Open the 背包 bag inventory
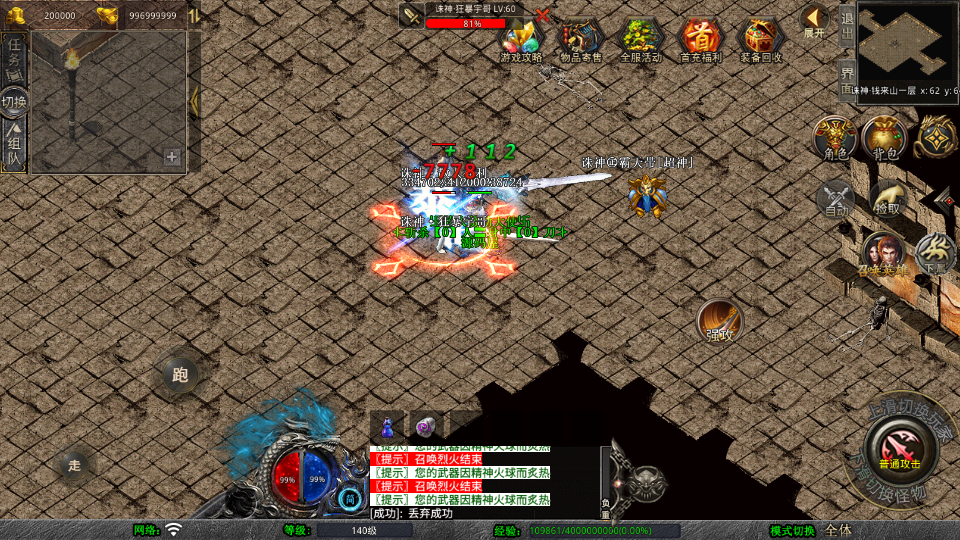The image size is (960, 540). pos(885,139)
